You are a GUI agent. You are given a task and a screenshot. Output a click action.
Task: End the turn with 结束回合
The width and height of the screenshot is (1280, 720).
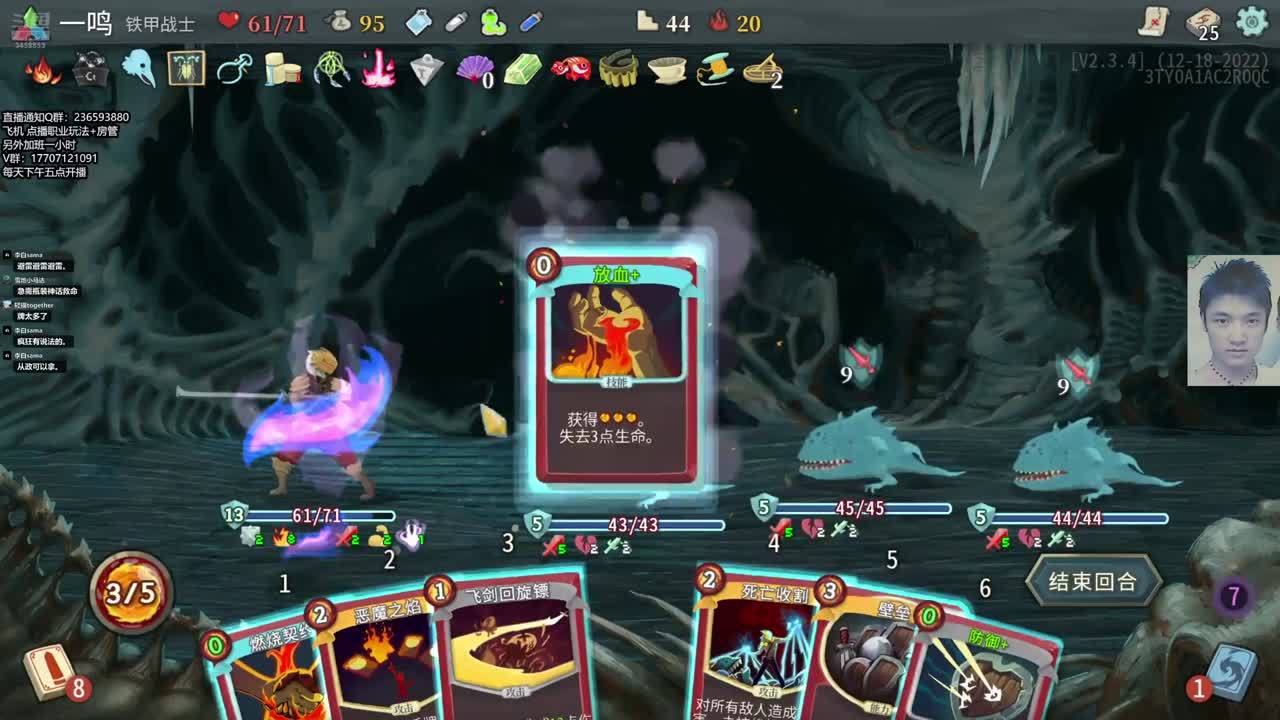[x=1092, y=582]
